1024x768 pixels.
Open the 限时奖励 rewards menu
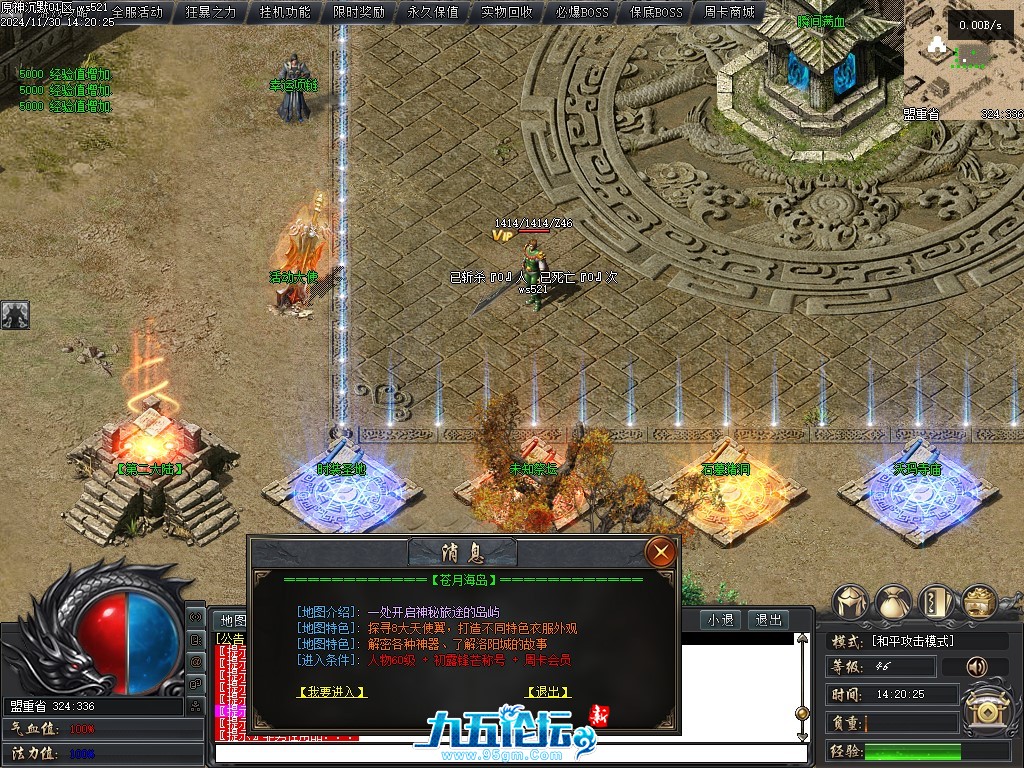(x=359, y=13)
